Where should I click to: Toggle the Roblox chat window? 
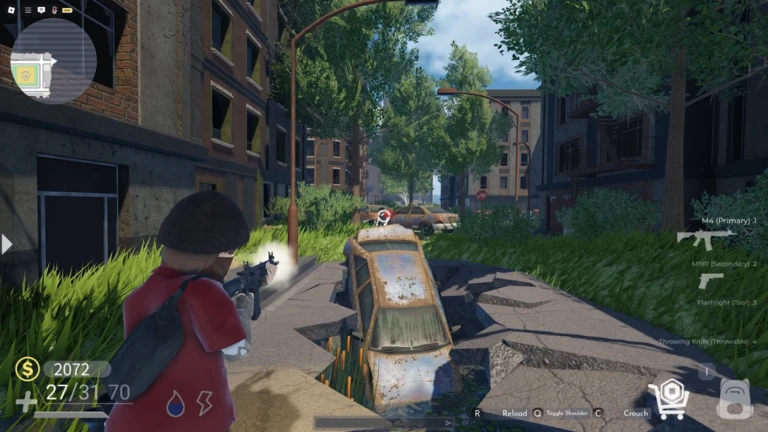tap(41, 9)
